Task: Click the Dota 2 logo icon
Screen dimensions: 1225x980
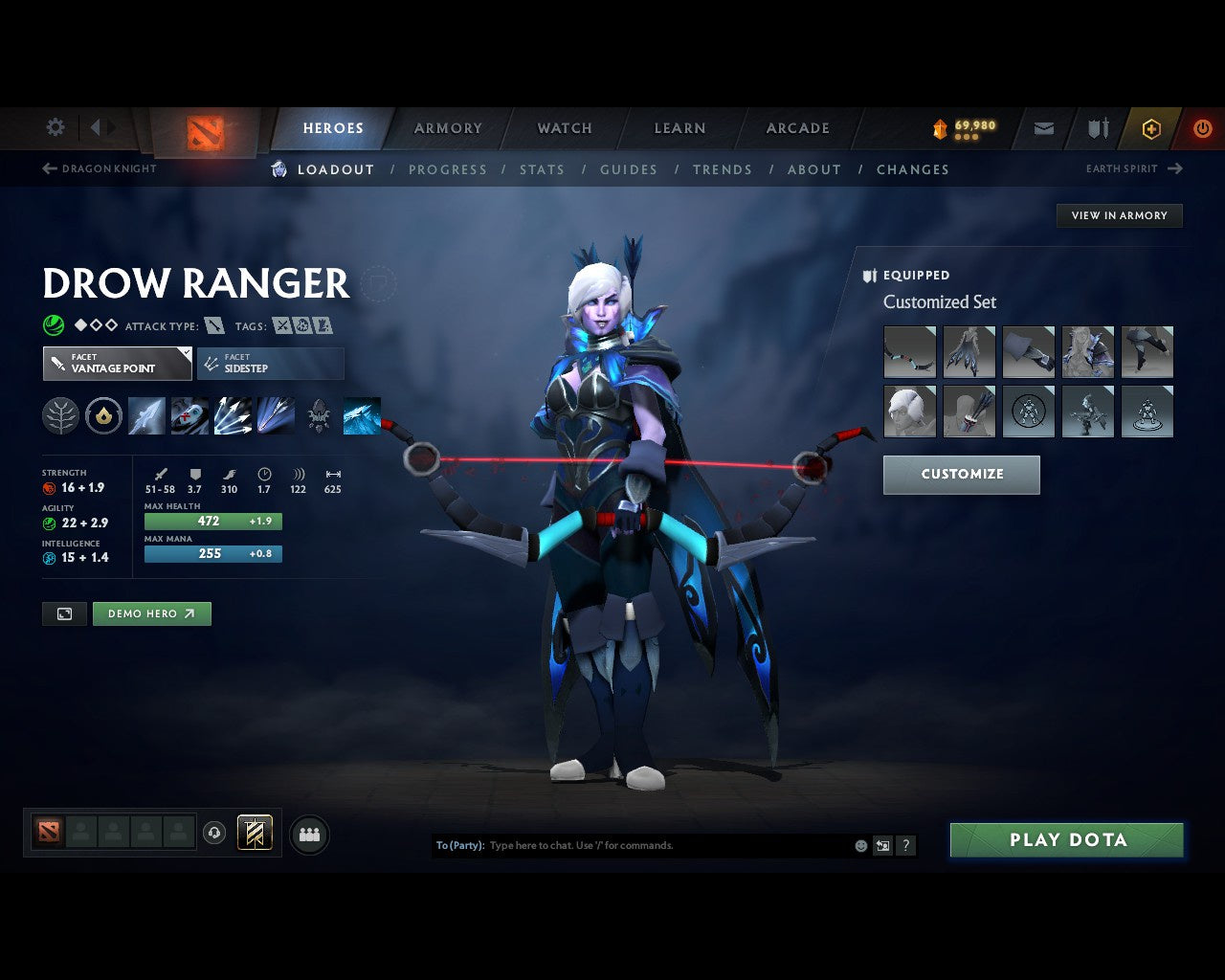Action: click(202, 134)
